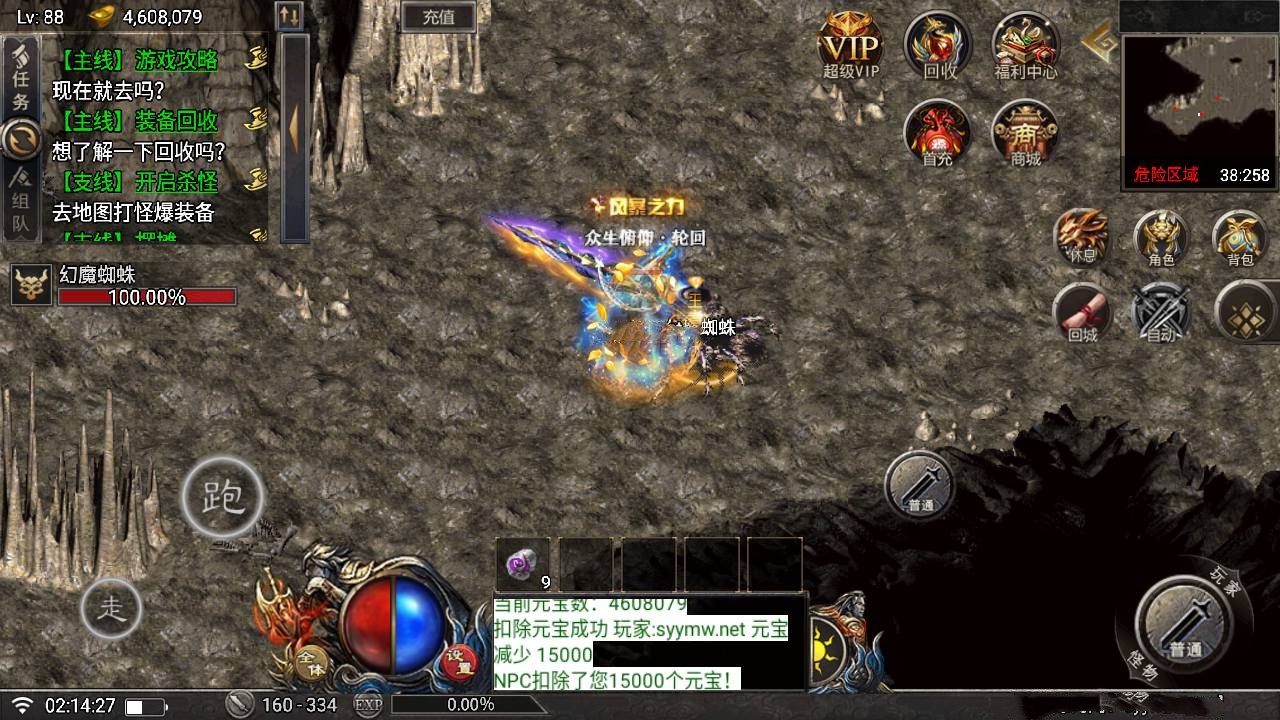This screenshot has width=1280, height=720.
Task: Switch to the 组队 team tab
Action: (21, 199)
